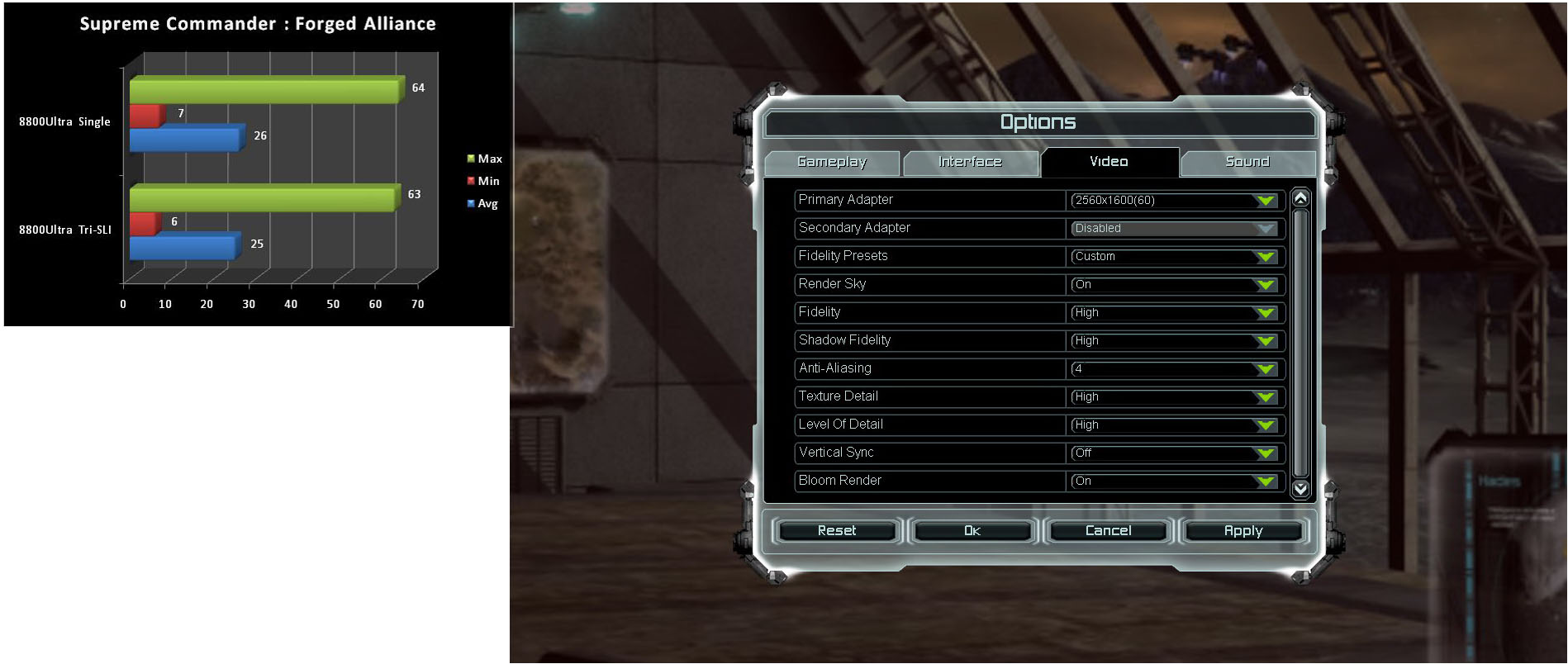Open the Interface tab
The width and height of the screenshot is (1568, 664).
point(970,162)
